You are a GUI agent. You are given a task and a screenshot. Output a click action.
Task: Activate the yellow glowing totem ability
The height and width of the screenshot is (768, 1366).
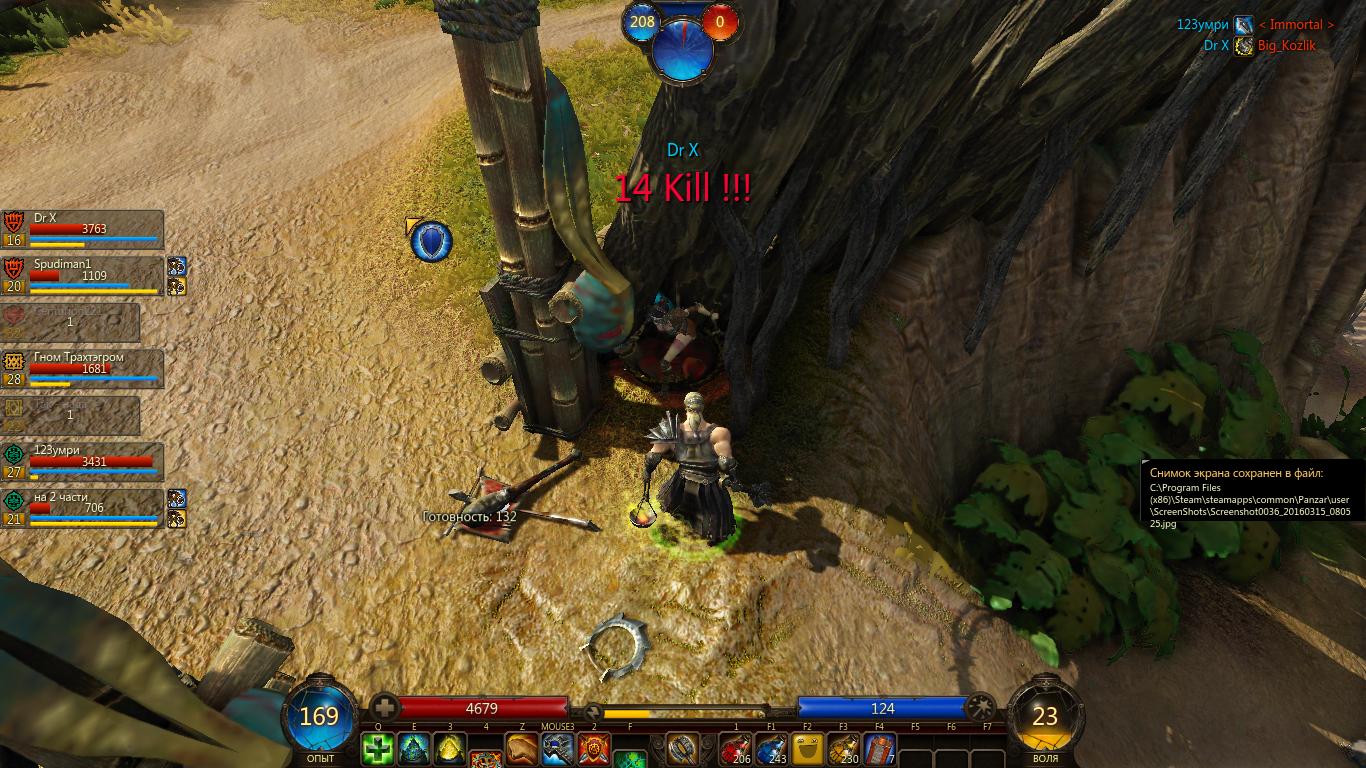click(450, 749)
